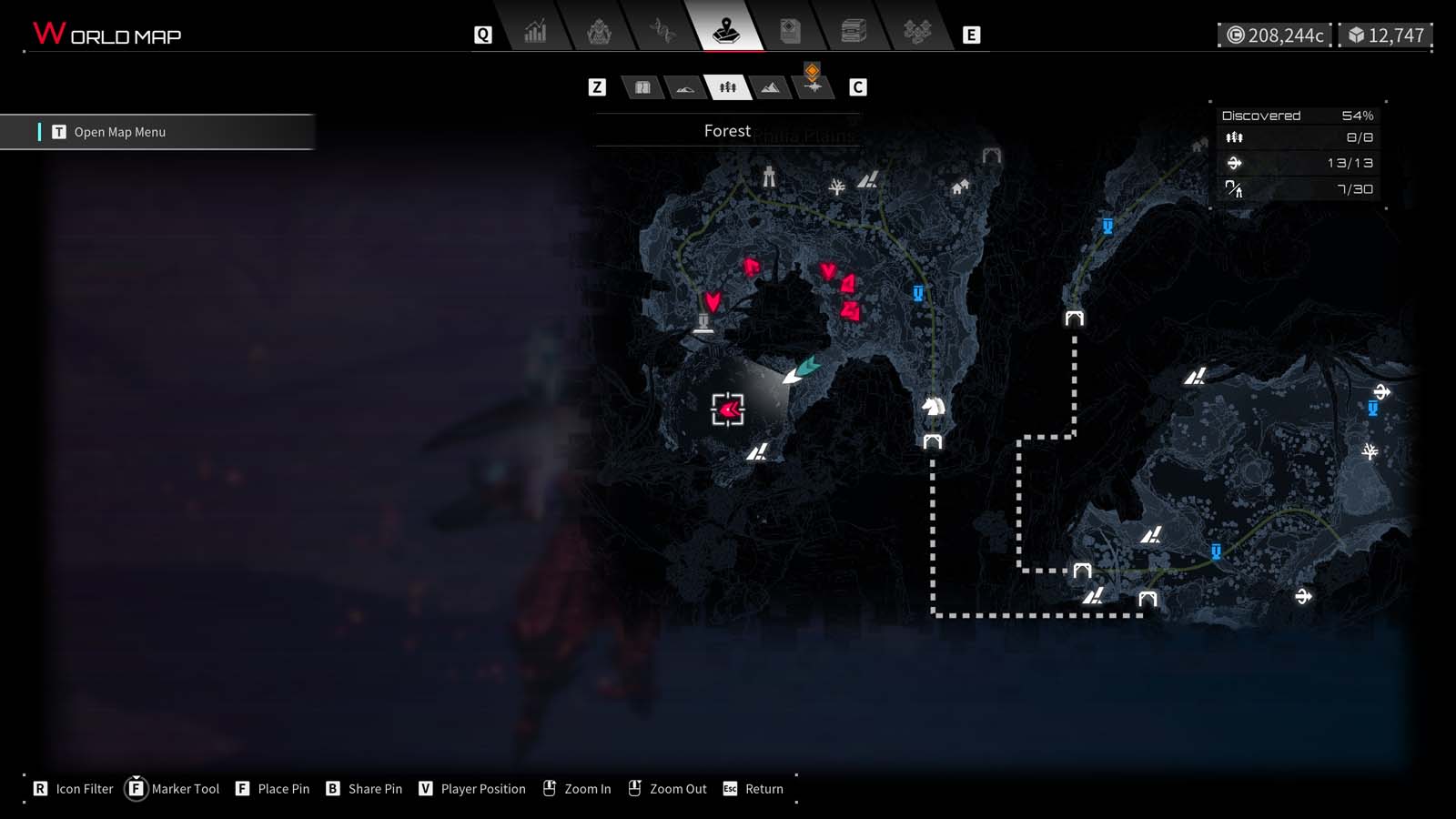
Task: Open the monster info icon in top bar
Action: (598, 30)
